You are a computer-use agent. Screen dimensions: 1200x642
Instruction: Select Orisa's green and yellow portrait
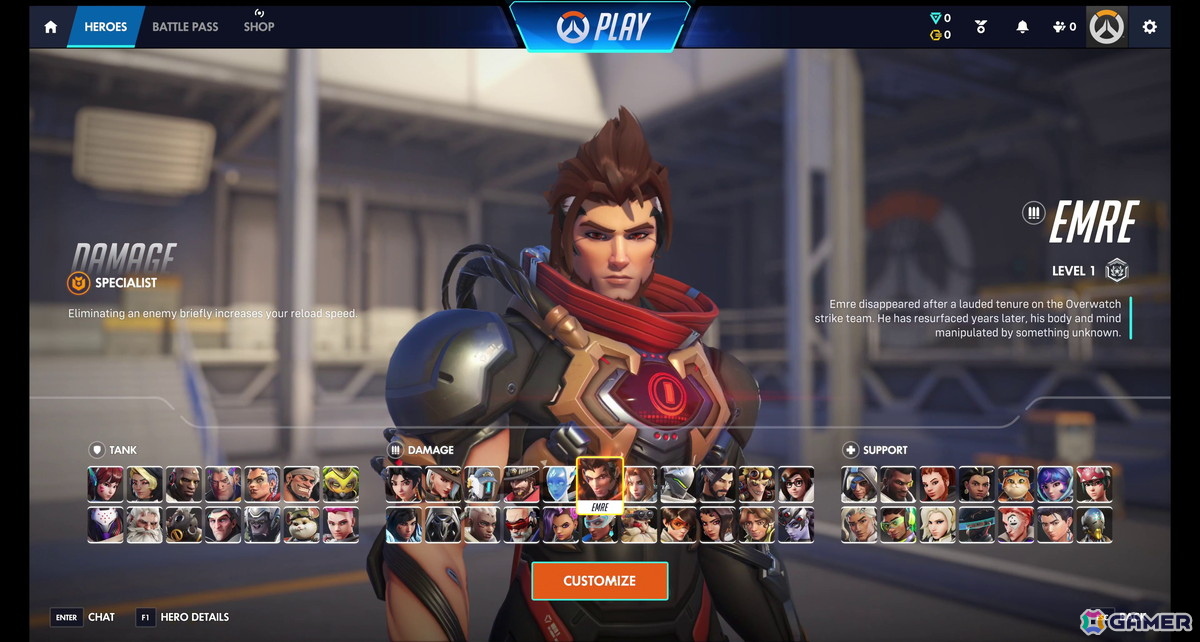[x=341, y=485]
